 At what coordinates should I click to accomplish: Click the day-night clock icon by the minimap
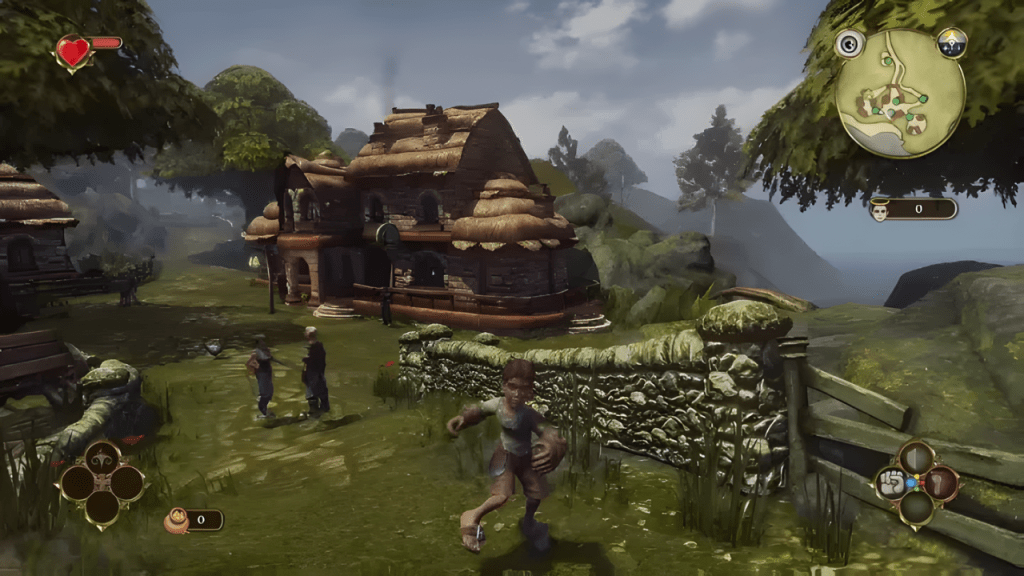point(951,42)
